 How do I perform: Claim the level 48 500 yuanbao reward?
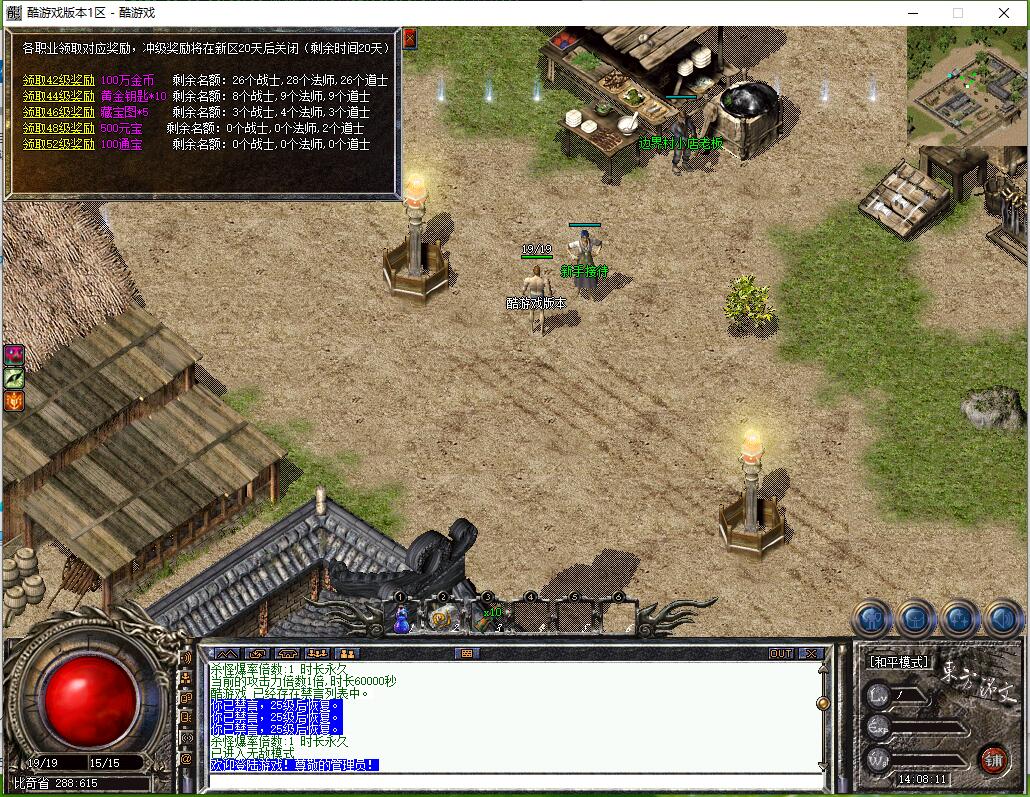(x=59, y=128)
